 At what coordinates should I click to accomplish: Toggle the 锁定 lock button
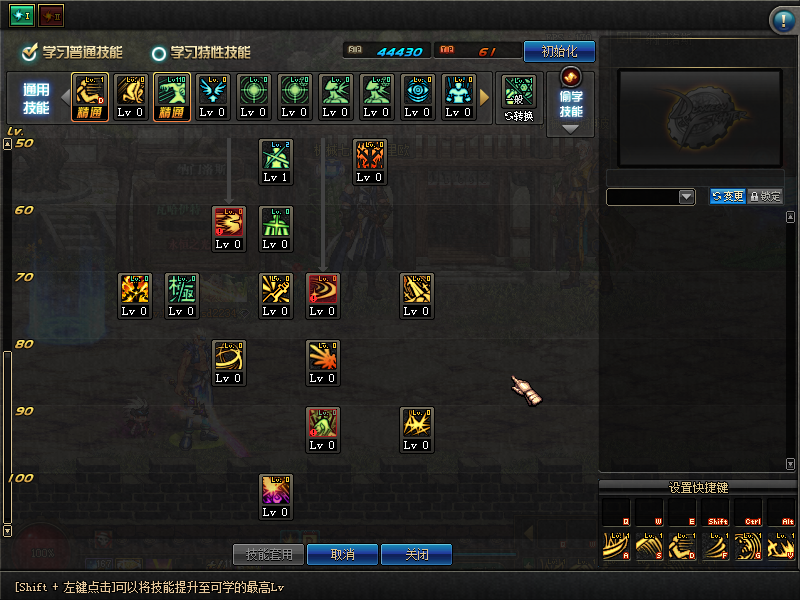click(765, 197)
